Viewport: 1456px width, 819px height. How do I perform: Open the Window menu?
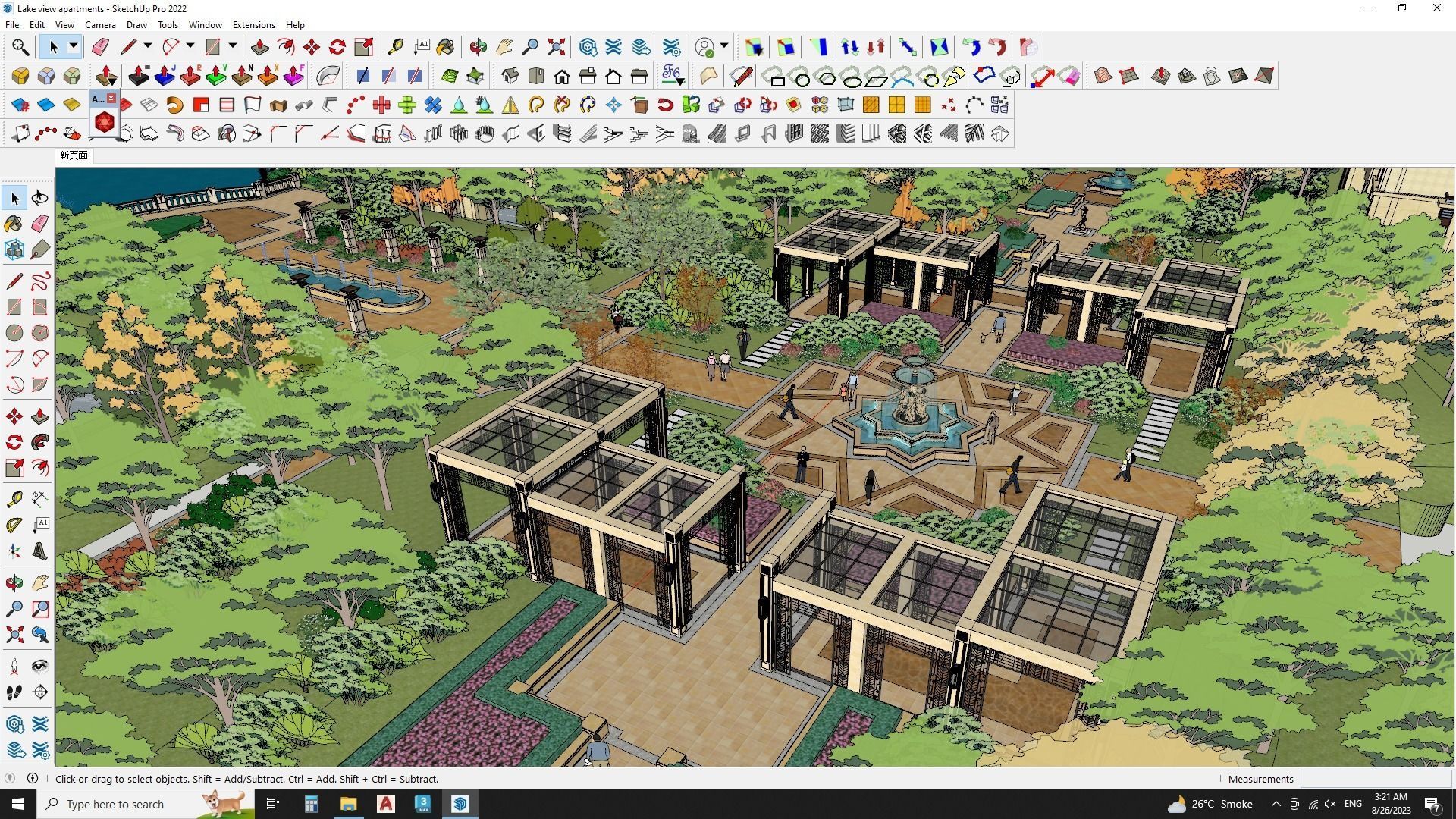coord(205,25)
